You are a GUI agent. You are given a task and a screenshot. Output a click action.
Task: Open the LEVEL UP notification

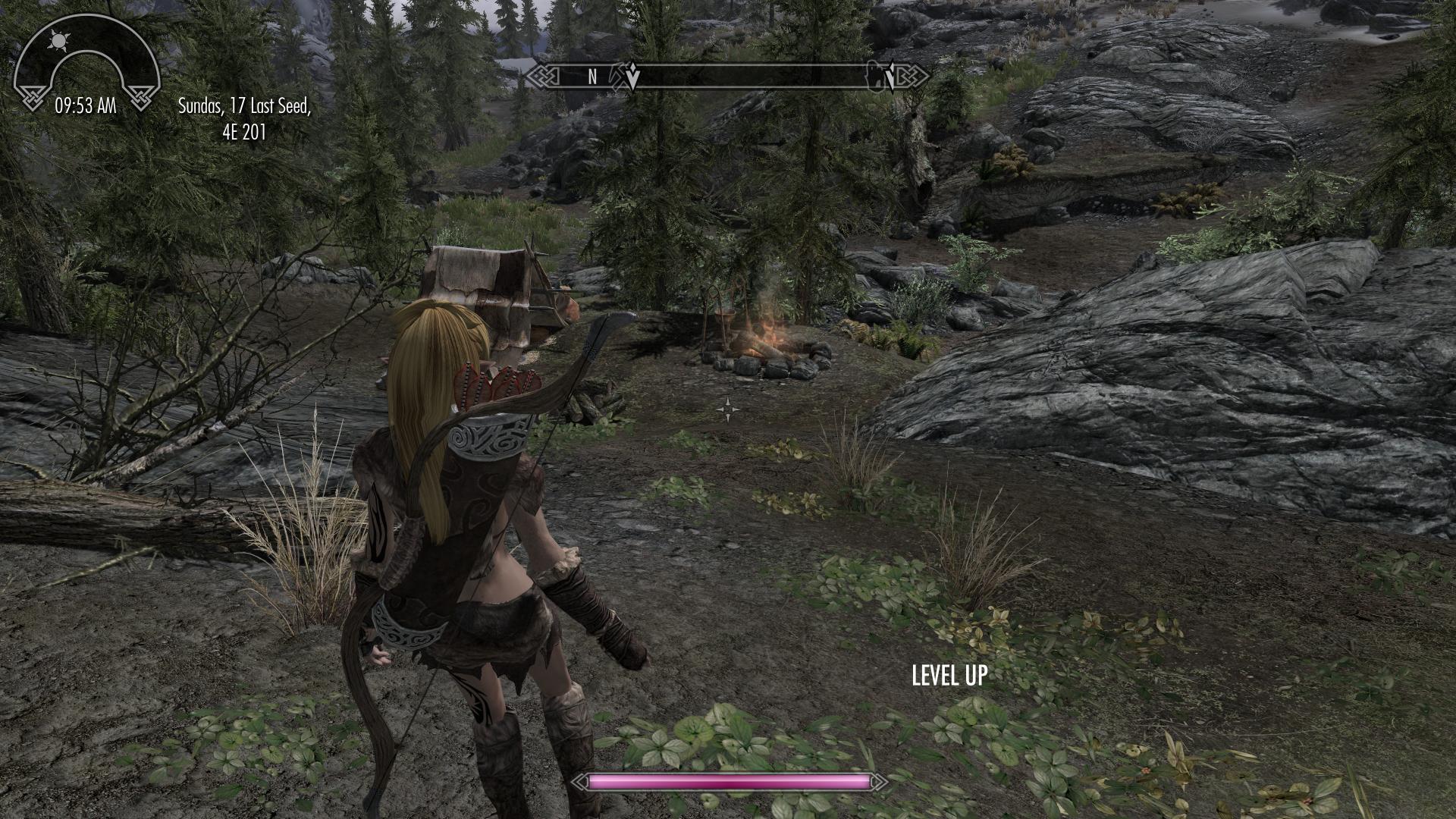point(949,675)
